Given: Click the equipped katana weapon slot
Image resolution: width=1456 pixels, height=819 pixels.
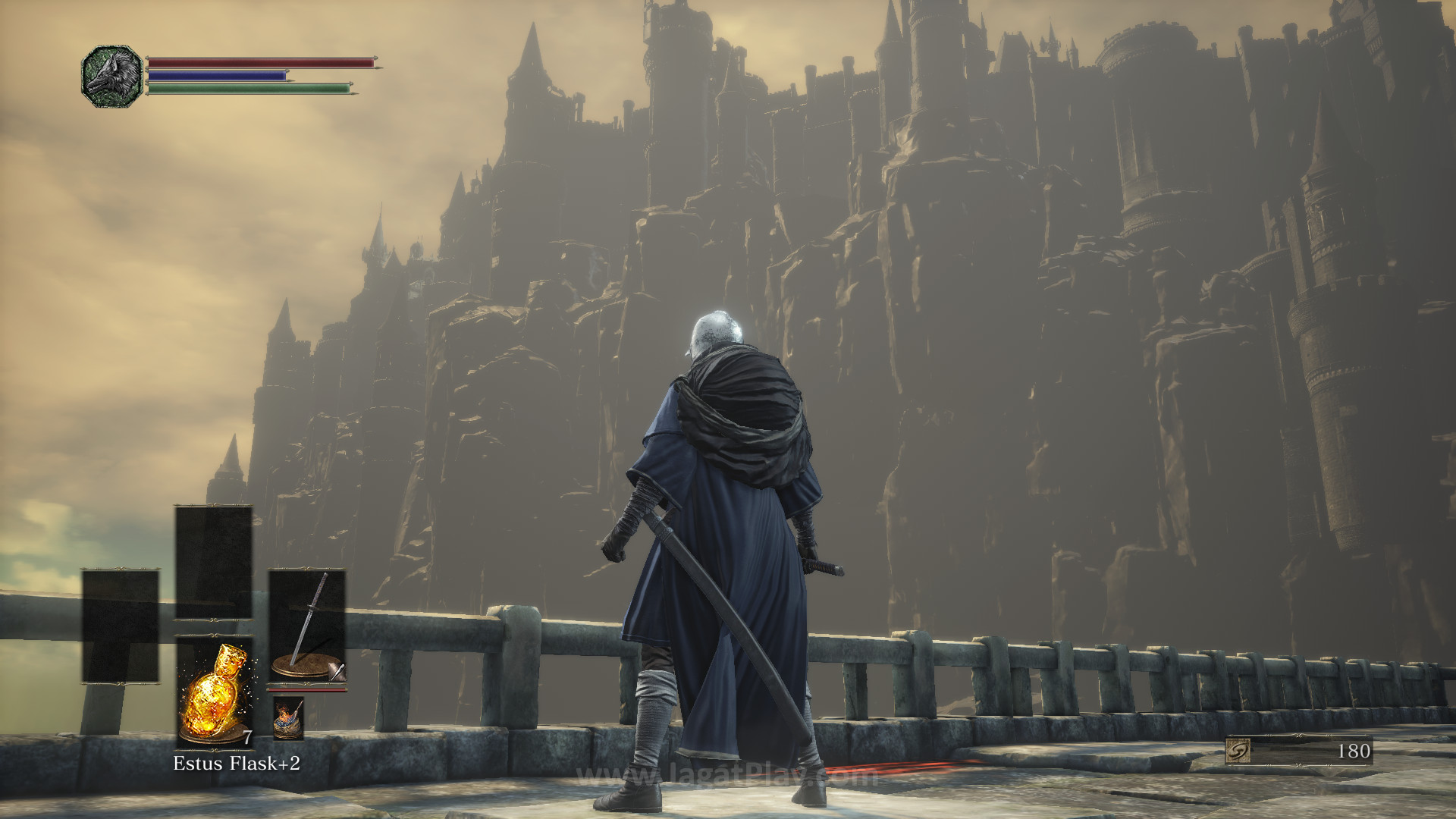Looking at the screenshot, I should click(x=307, y=627).
